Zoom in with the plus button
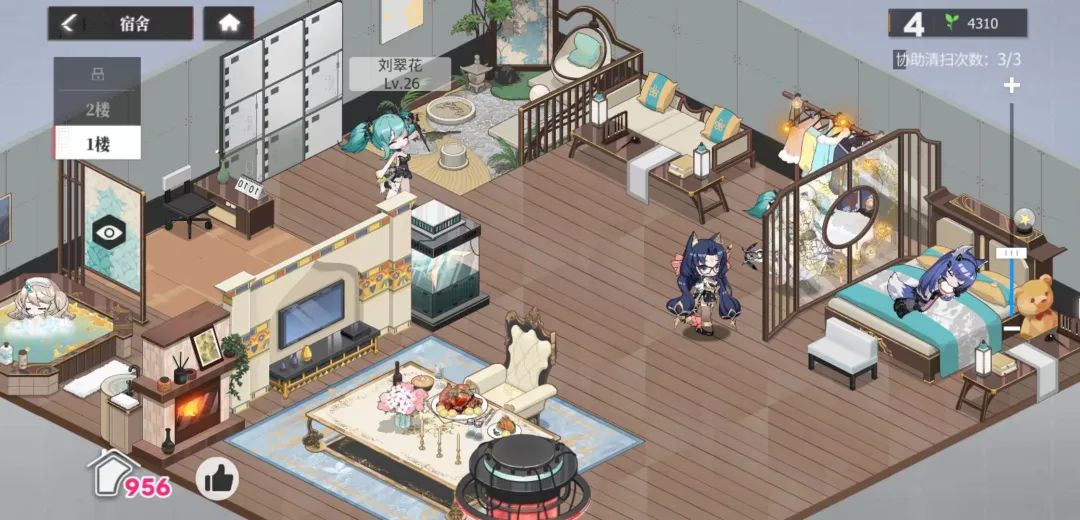Screen dimensions: 1080x520 point(1012,86)
